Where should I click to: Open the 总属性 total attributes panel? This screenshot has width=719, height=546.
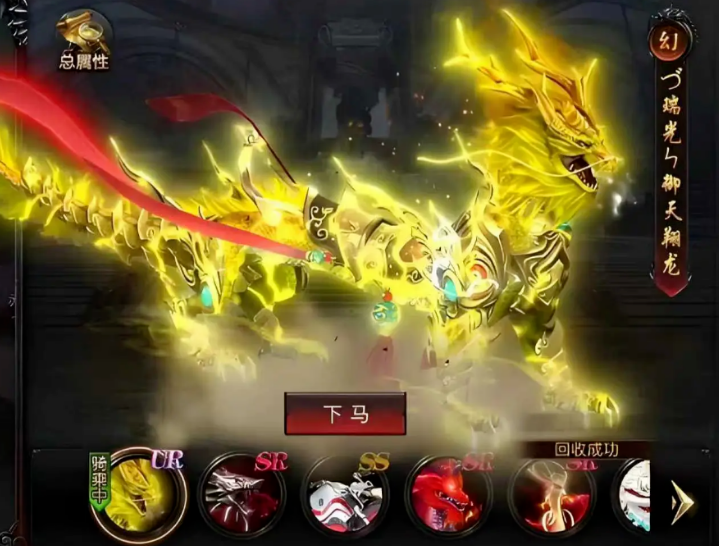point(83,41)
